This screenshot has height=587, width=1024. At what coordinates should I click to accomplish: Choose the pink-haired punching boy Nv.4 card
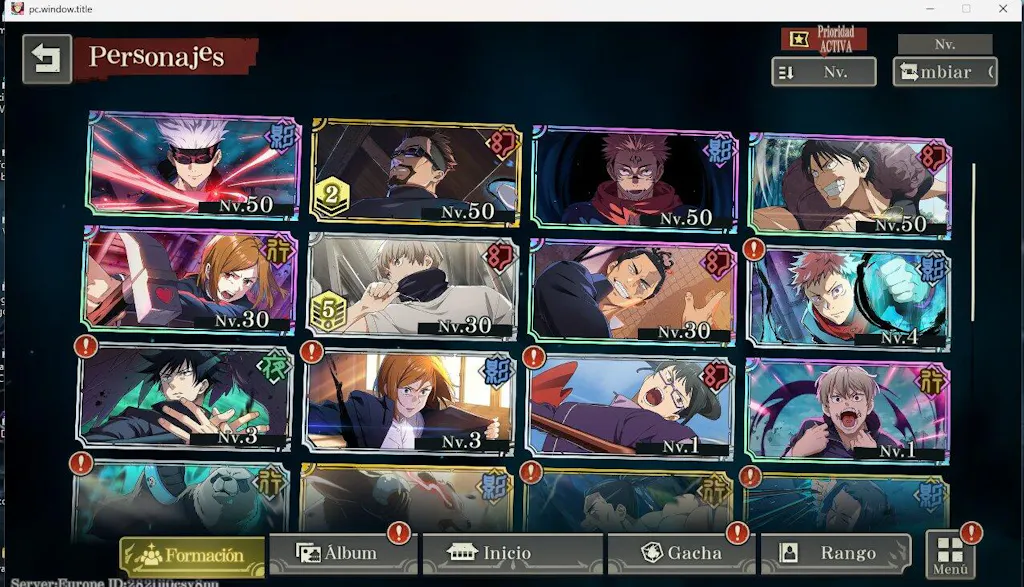pyautogui.click(x=848, y=297)
